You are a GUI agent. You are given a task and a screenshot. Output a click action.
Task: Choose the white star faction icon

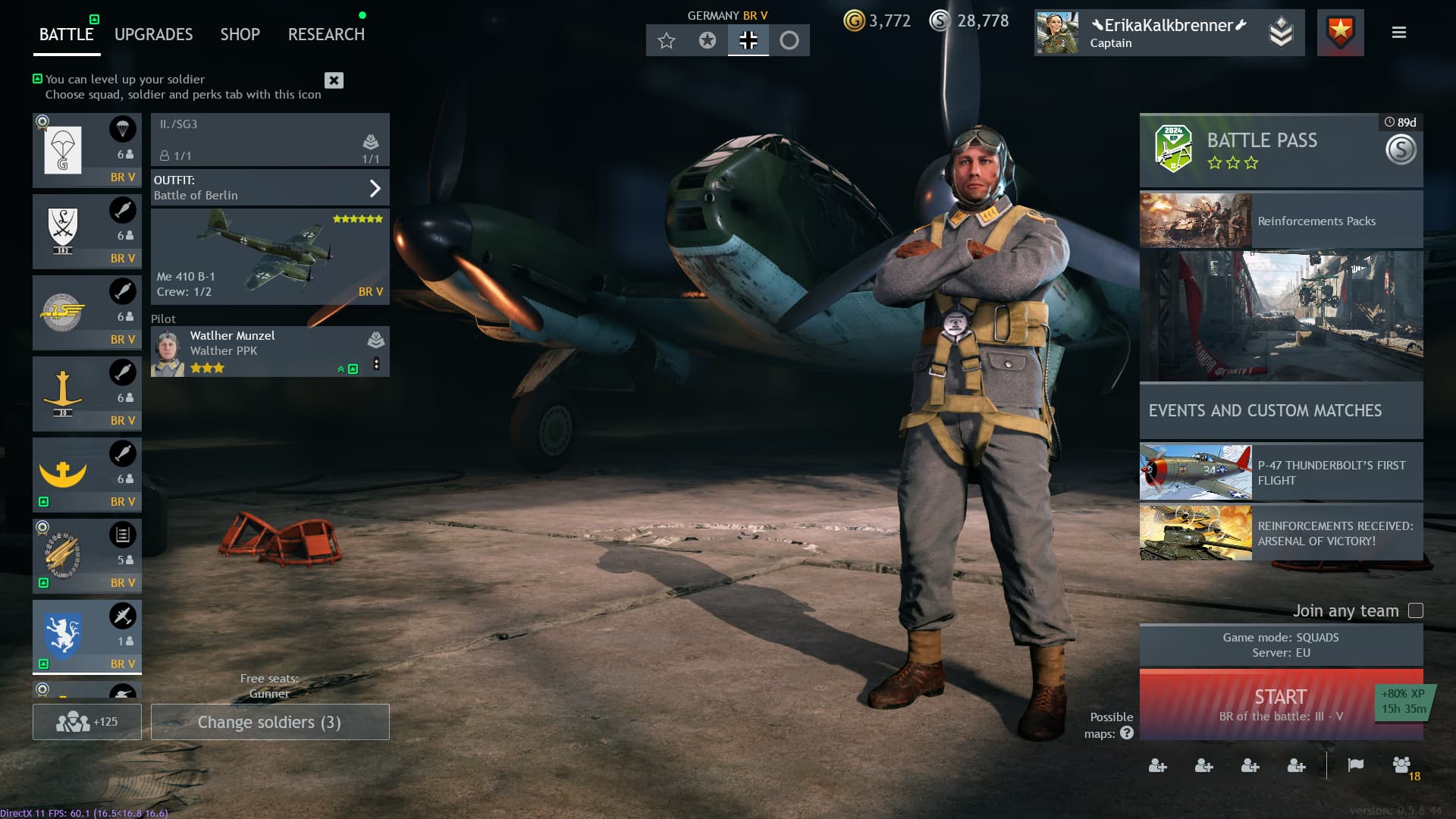click(x=666, y=40)
